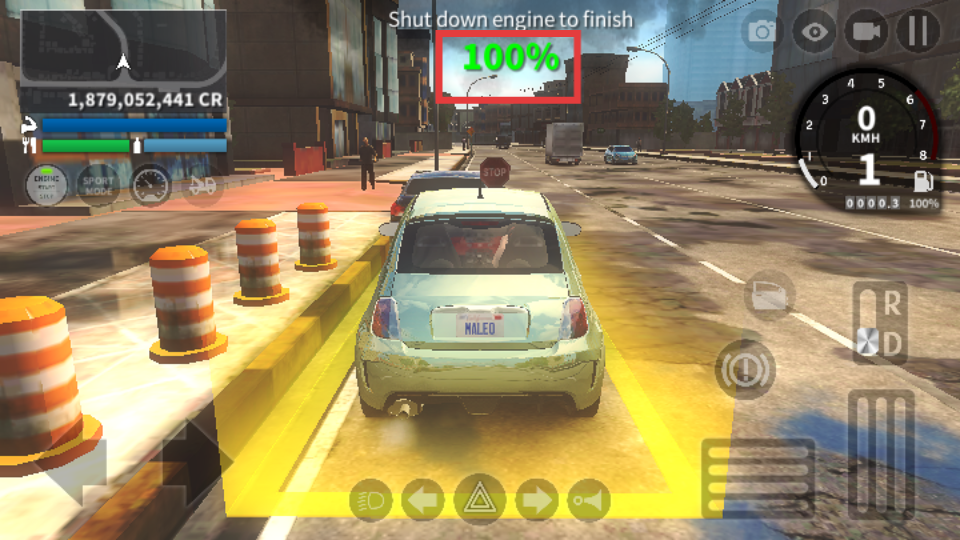The image size is (960, 540).
Task: Engage the parking brake
Action: [x=744, y=370]
